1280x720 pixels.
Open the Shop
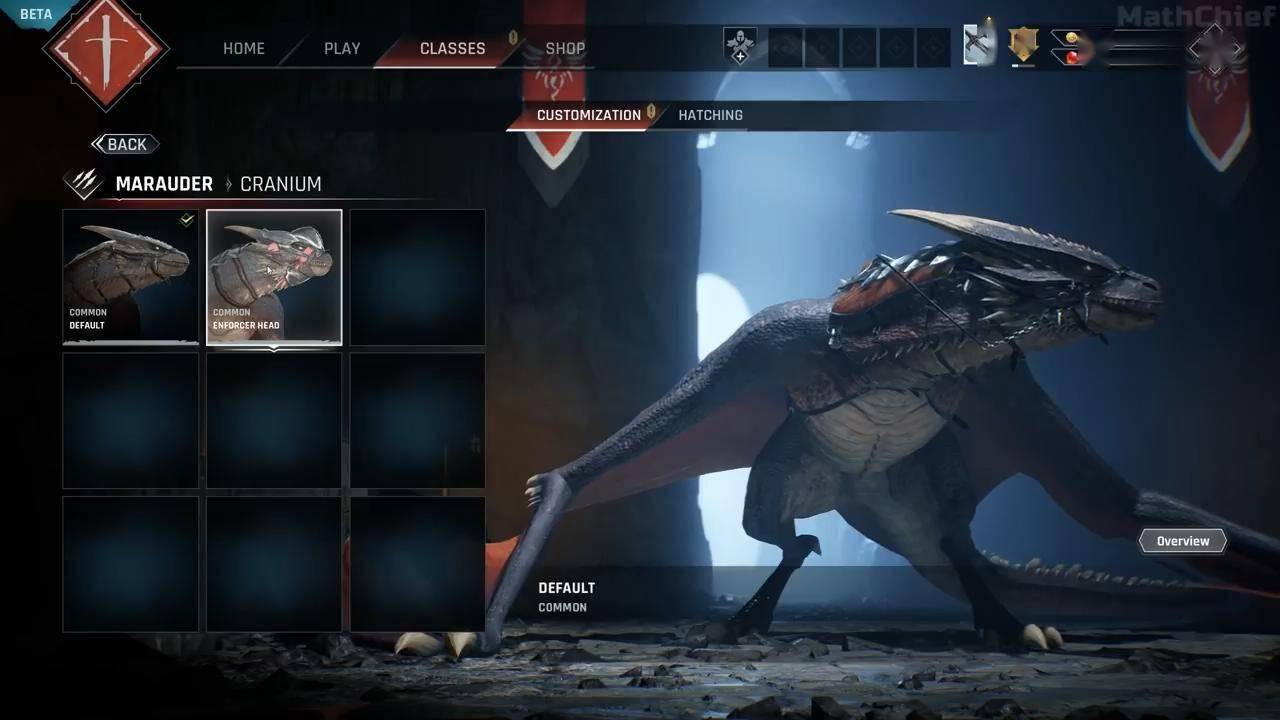565,48
